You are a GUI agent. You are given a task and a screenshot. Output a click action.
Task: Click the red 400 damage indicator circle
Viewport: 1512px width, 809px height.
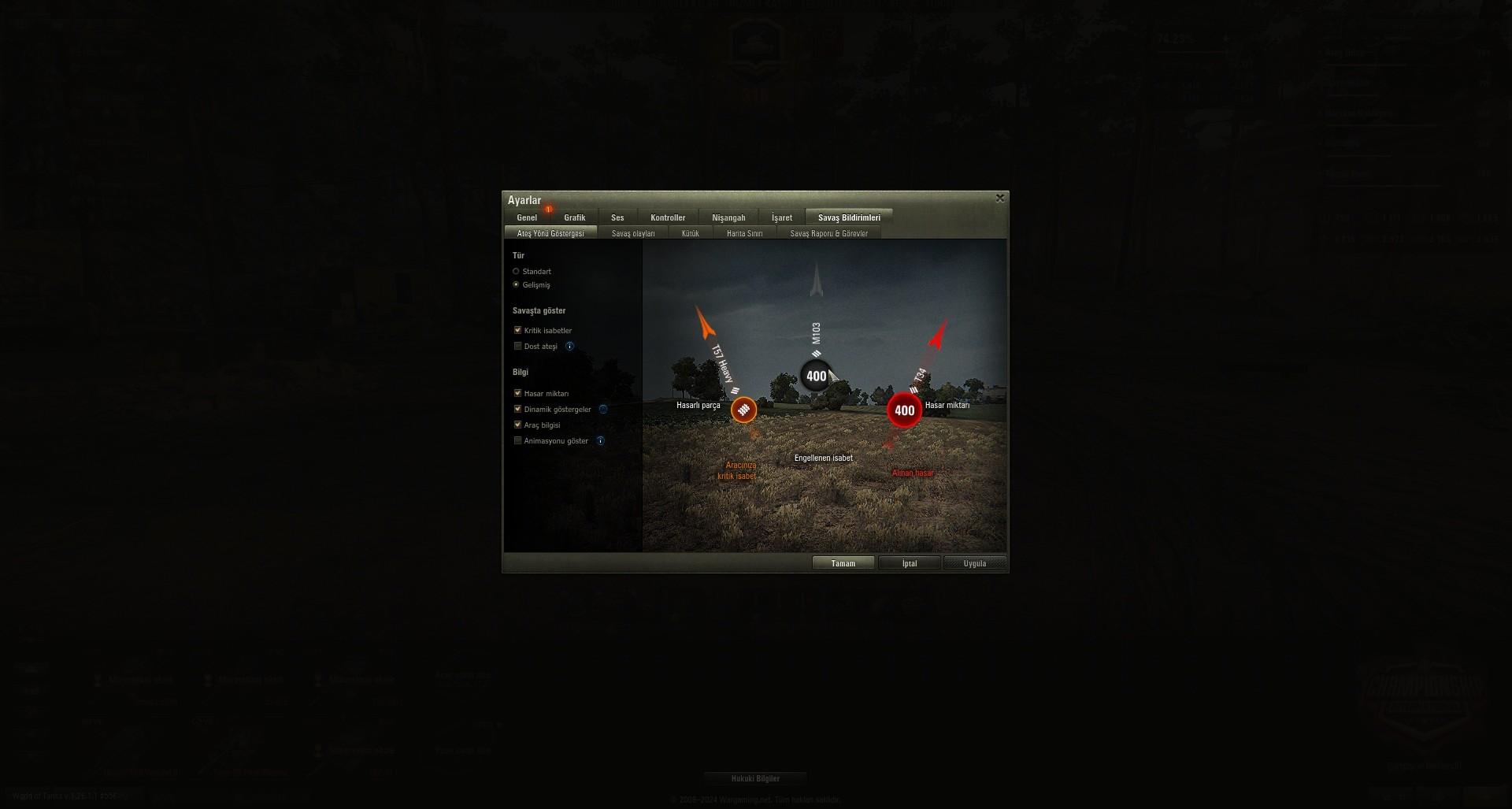[904, 410]
